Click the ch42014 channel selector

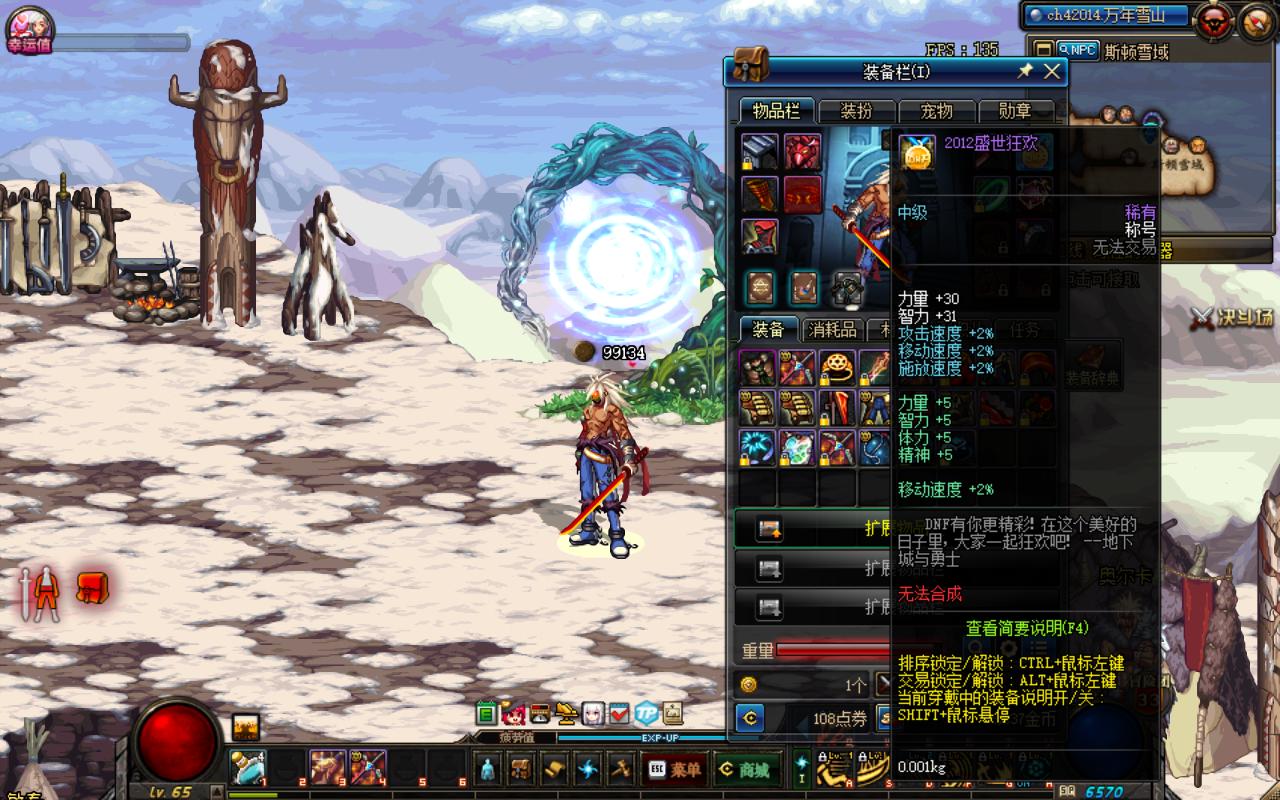pyautogui.click(x=1106, y=15)
